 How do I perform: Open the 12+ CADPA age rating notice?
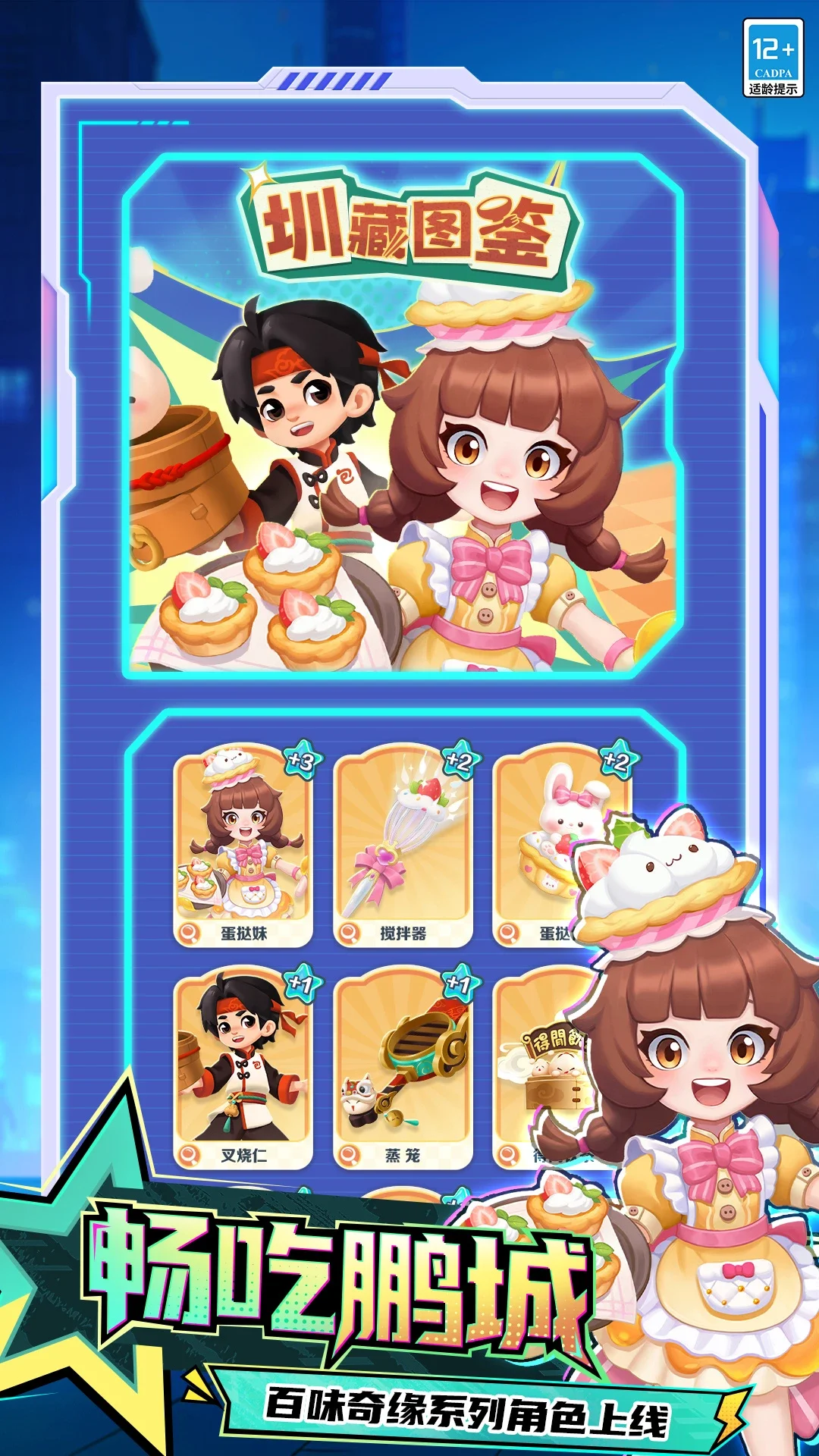[x=773, y=58]
